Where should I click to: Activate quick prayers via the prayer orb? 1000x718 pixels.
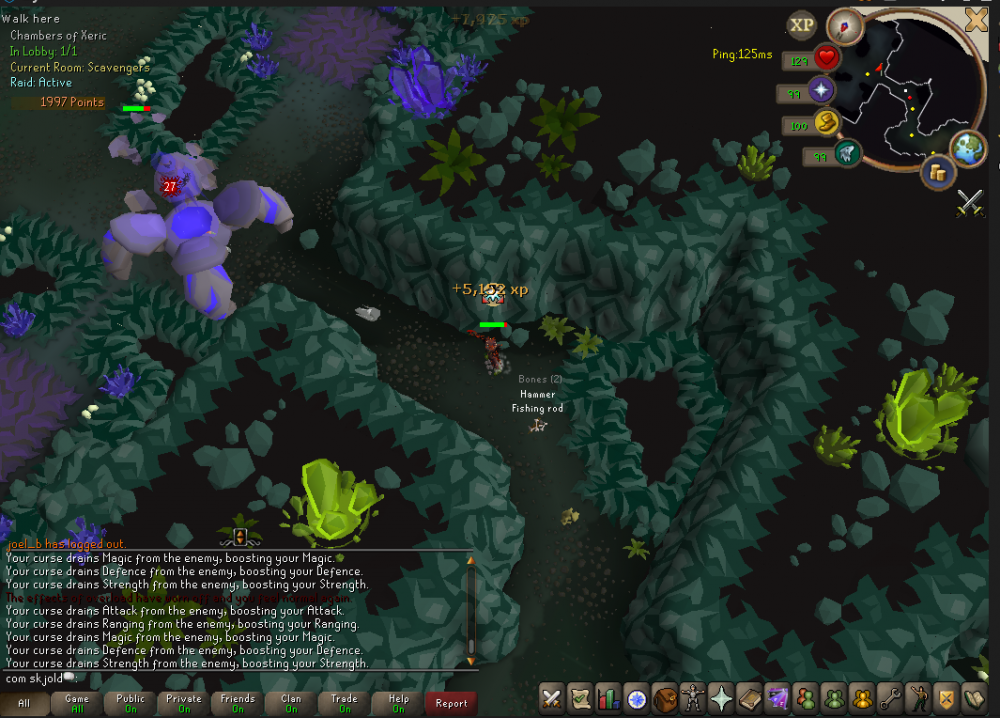[x=822, y=92]
